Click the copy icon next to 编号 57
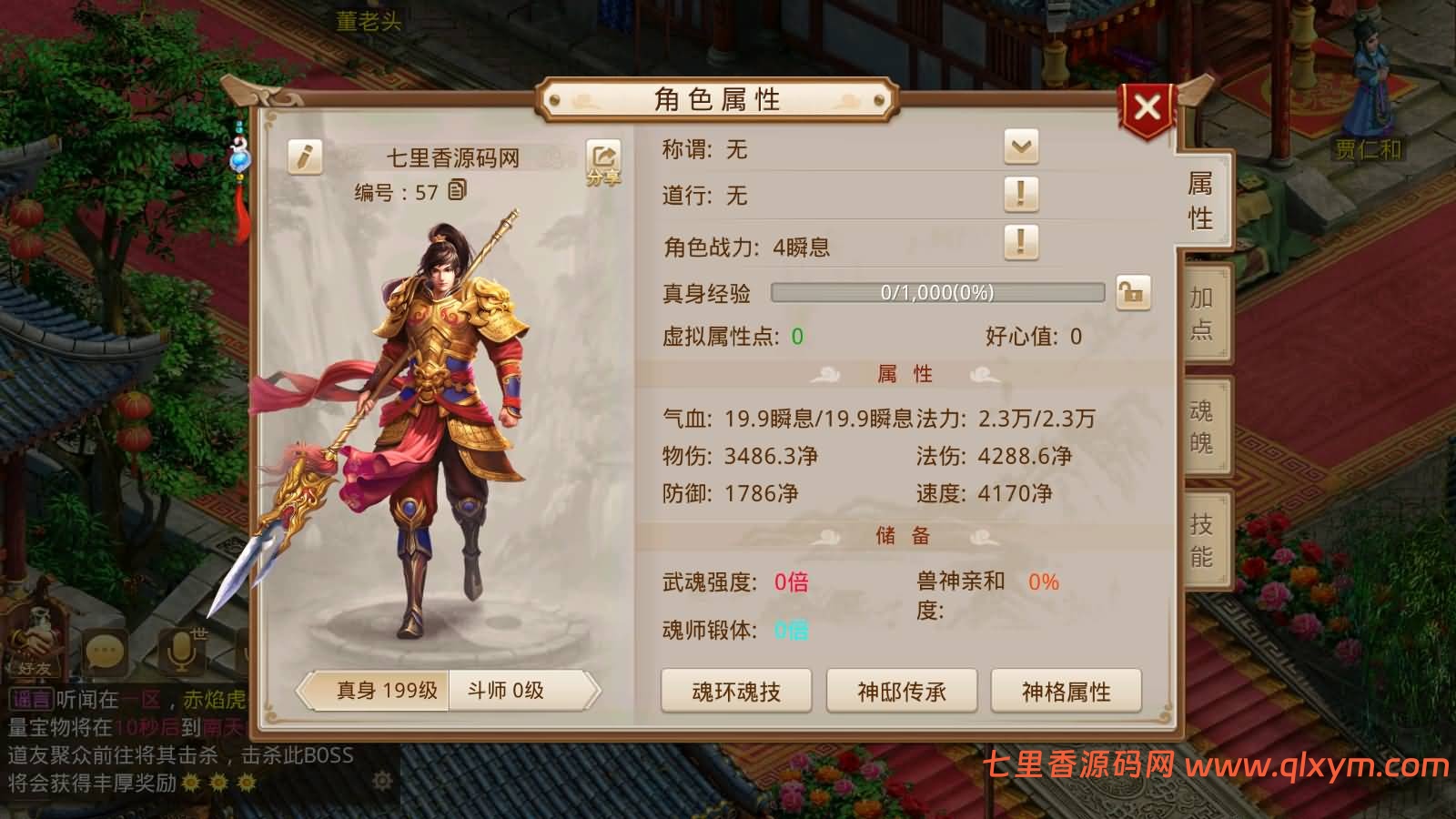Viewport: 1456px width, 819px height. click(x=459, y=192)
